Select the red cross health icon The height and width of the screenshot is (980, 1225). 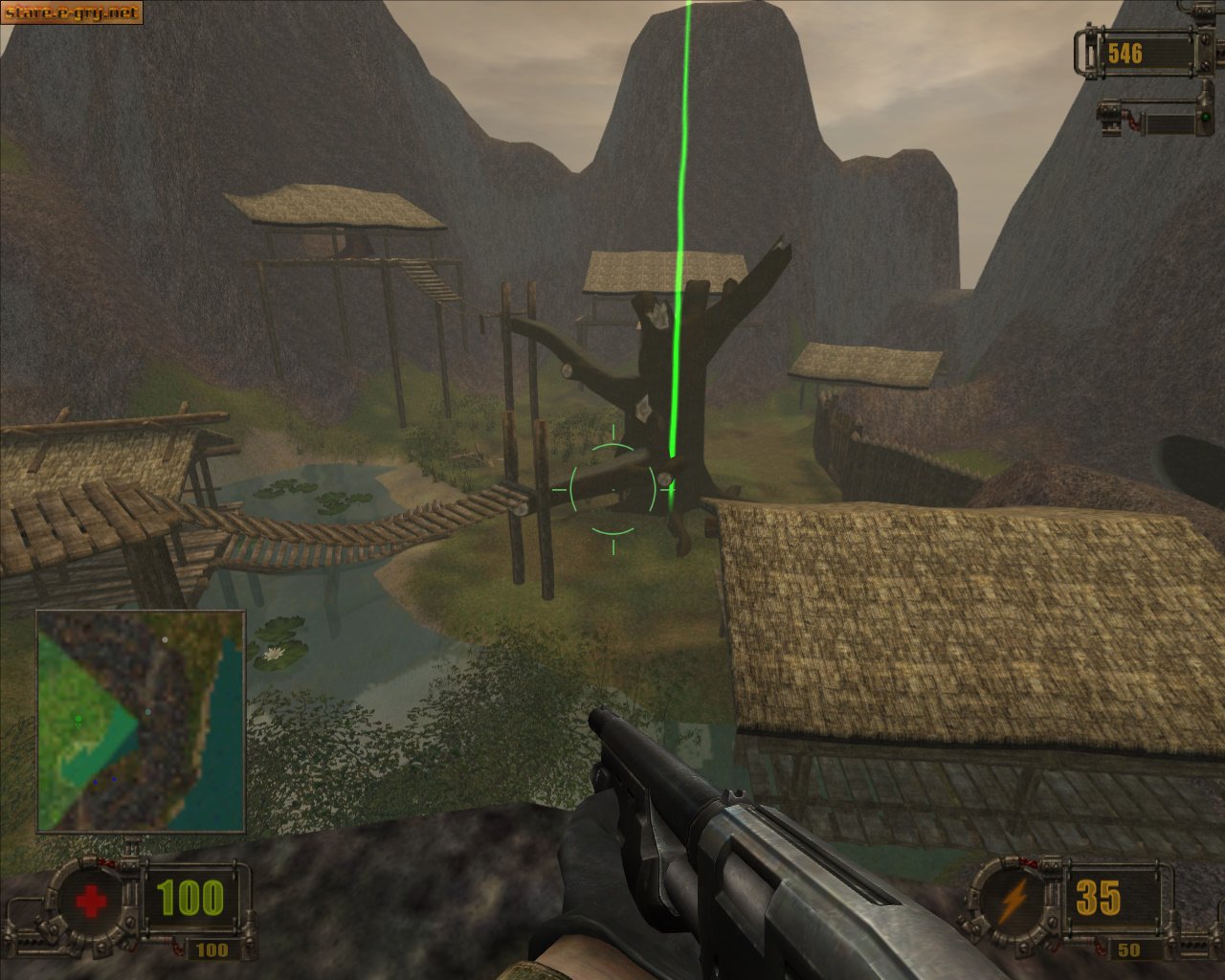(x=90, y=901)
